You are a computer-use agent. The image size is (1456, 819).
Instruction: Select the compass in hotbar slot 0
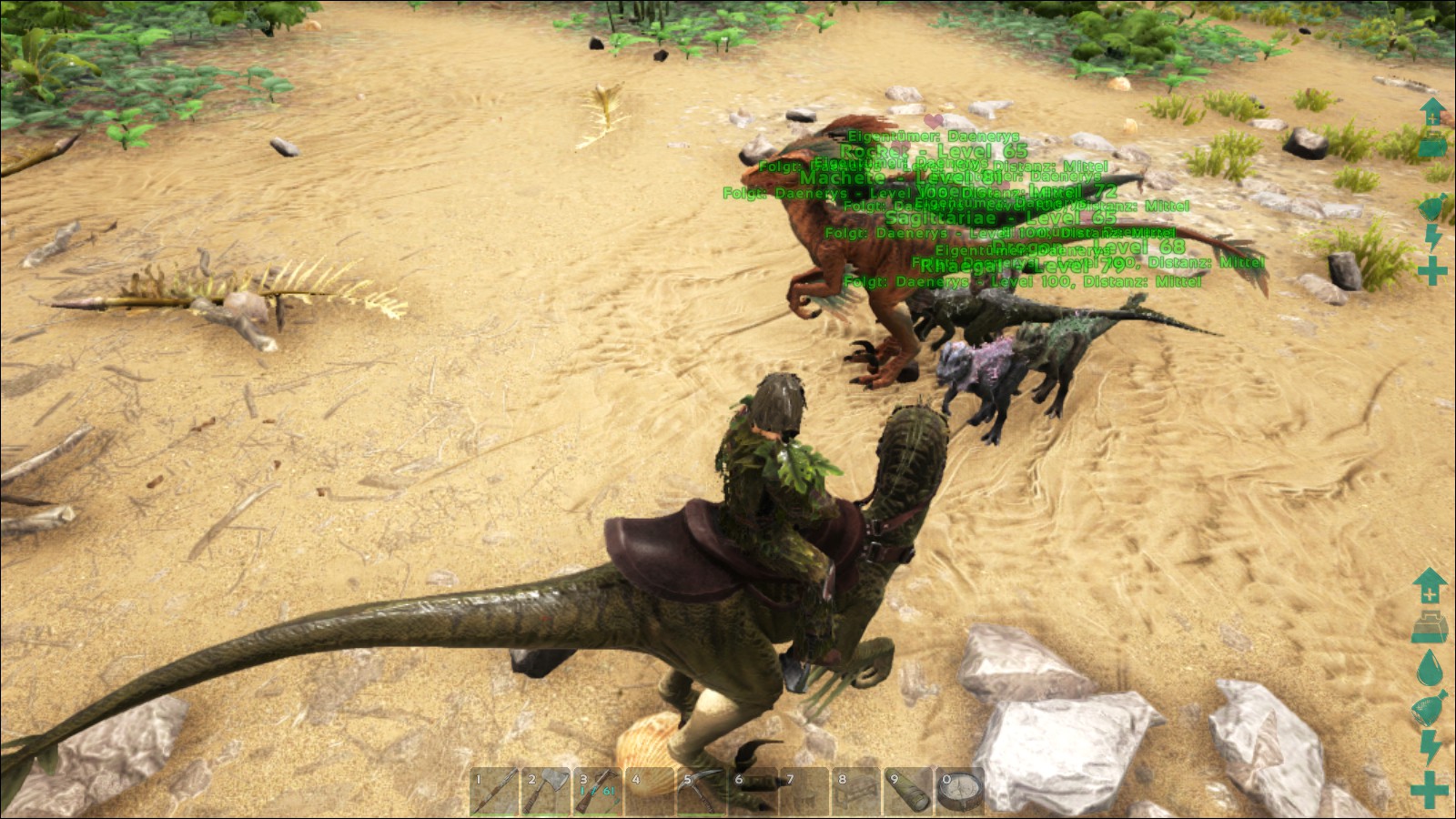pos(961,791)
